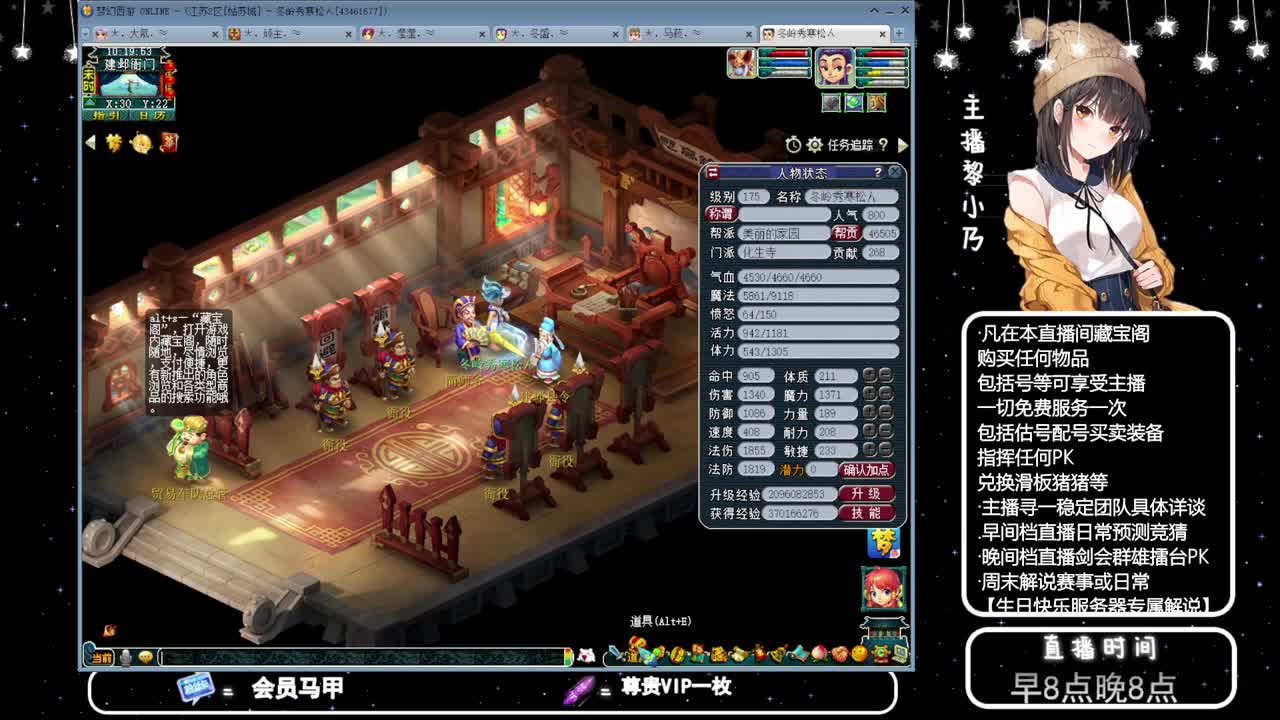Click the microphone icon beside the chat channel
1280x720 pixels.
tap(125, 658)
